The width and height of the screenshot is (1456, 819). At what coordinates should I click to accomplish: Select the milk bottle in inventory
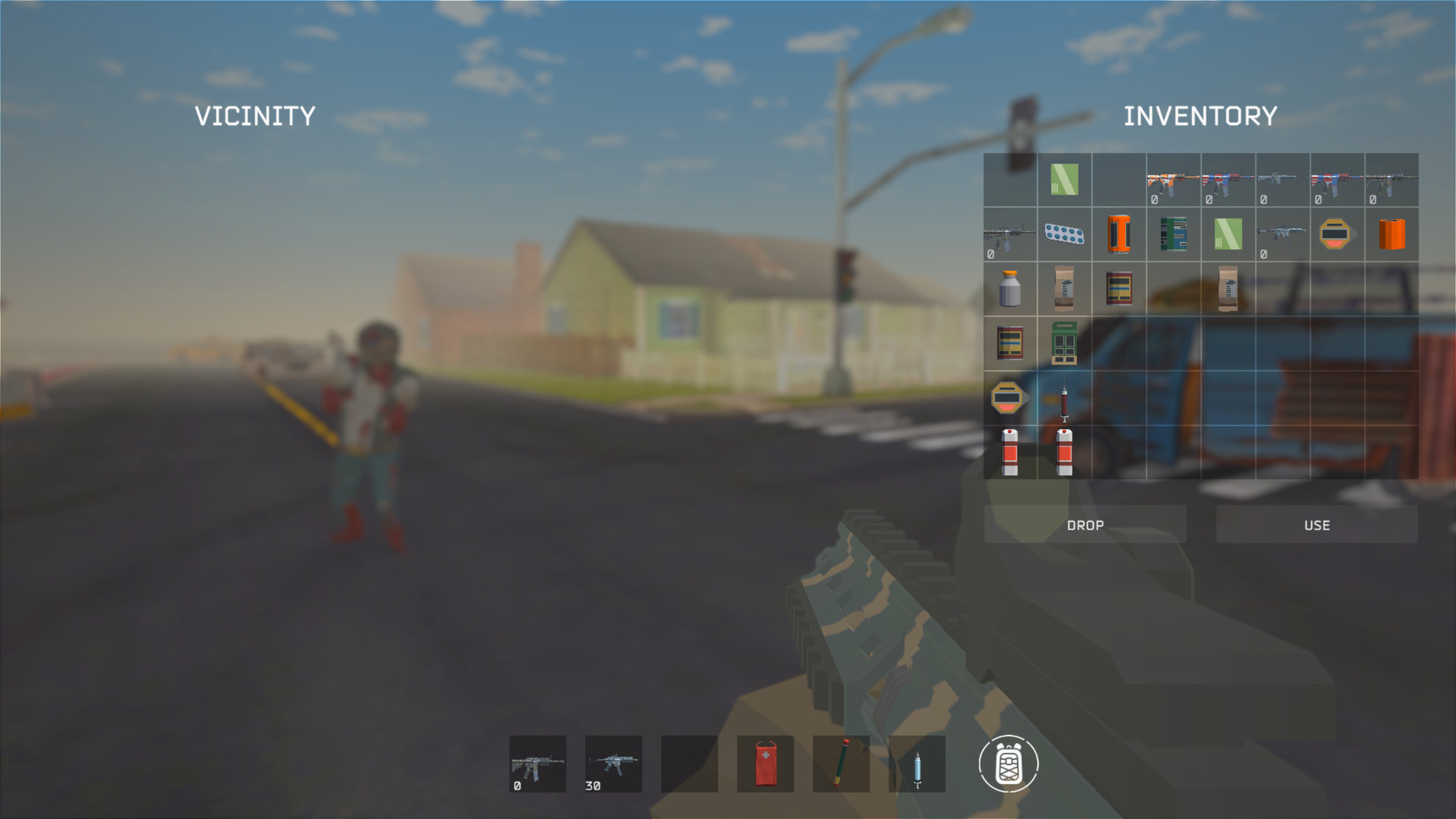point(1009,289)
